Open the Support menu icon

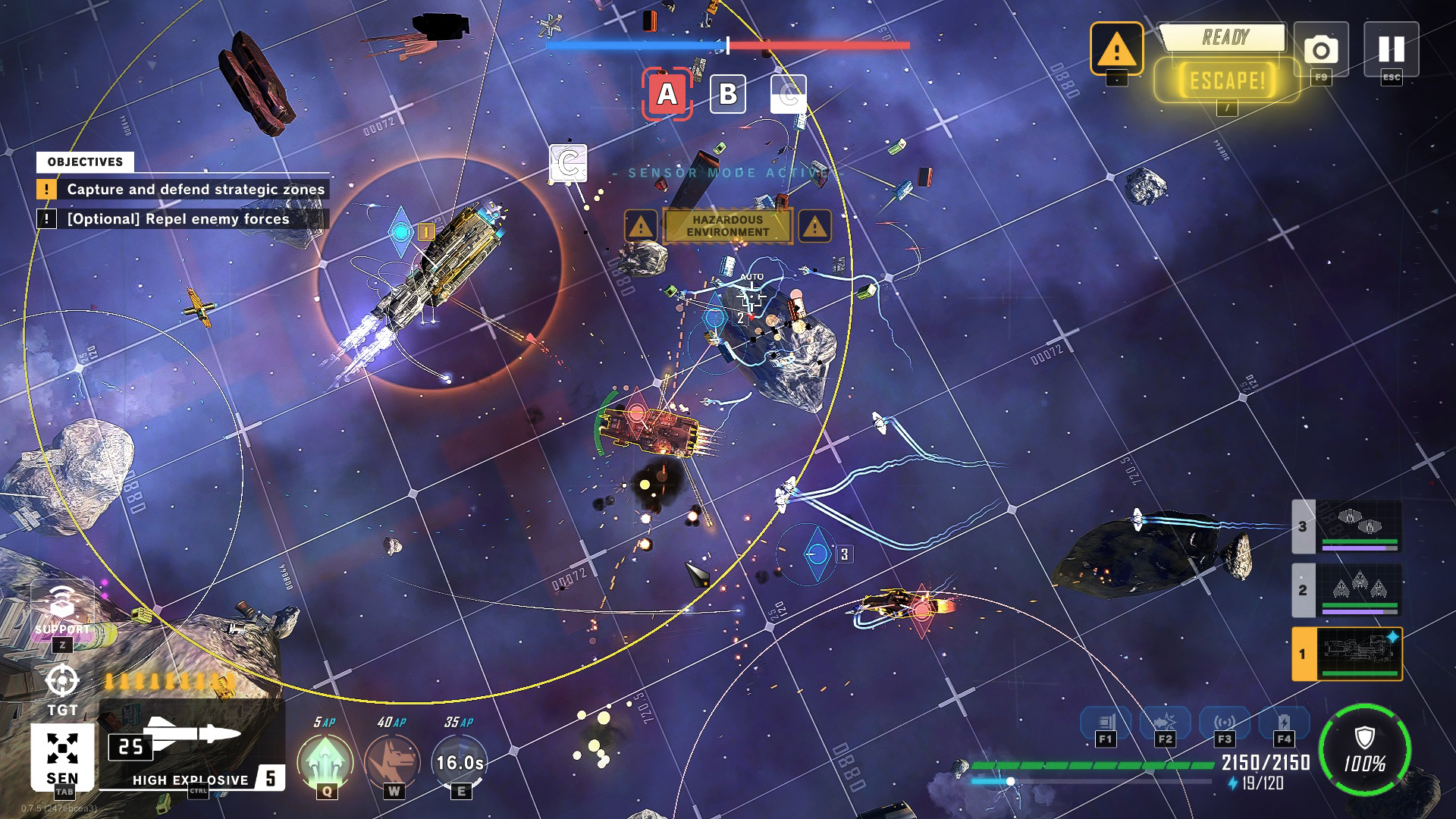(62, 606)
